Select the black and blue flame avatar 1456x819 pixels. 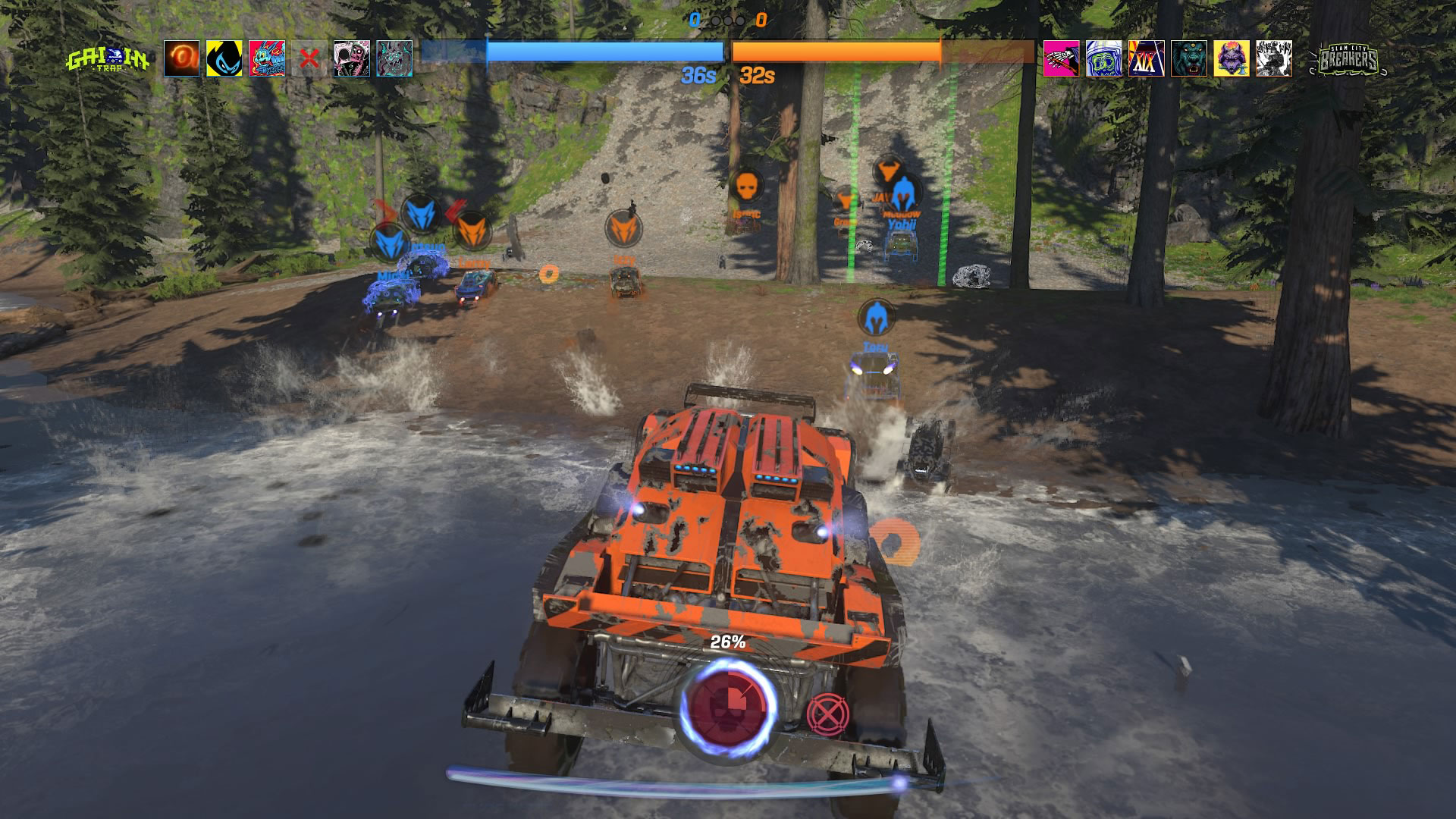(224, 58)
